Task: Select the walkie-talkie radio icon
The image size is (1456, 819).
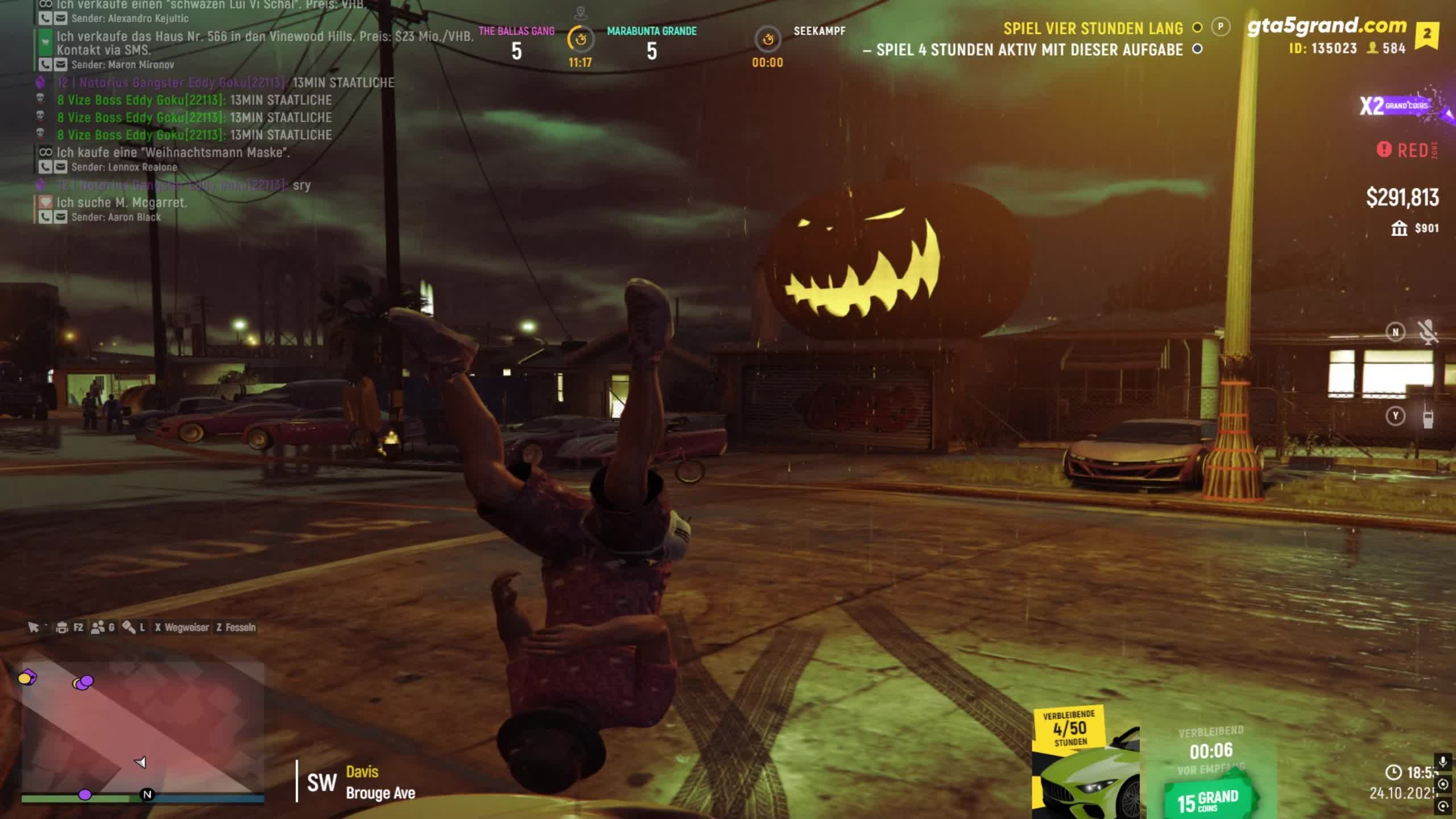Action: (x=1428, y=419)
